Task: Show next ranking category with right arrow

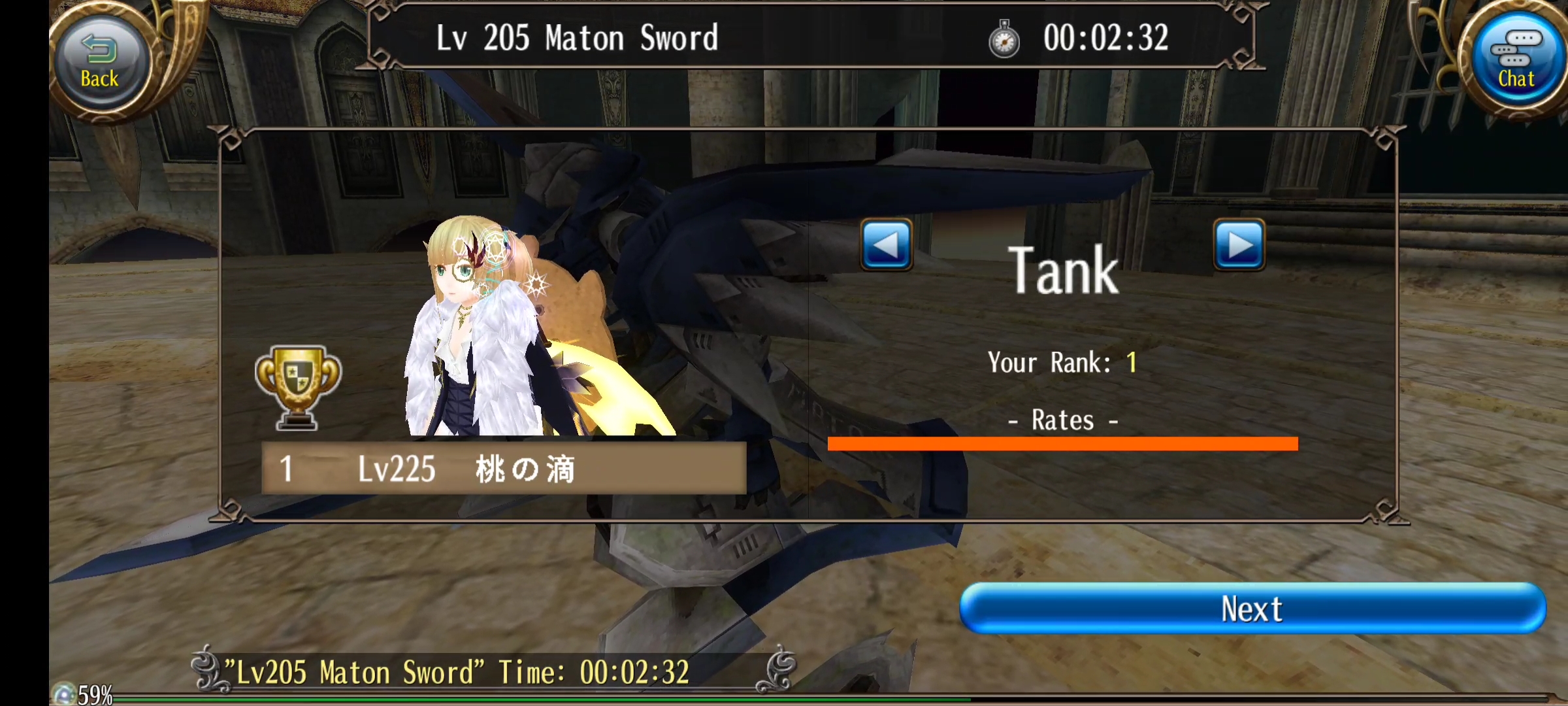Action: pos(1239,245)
